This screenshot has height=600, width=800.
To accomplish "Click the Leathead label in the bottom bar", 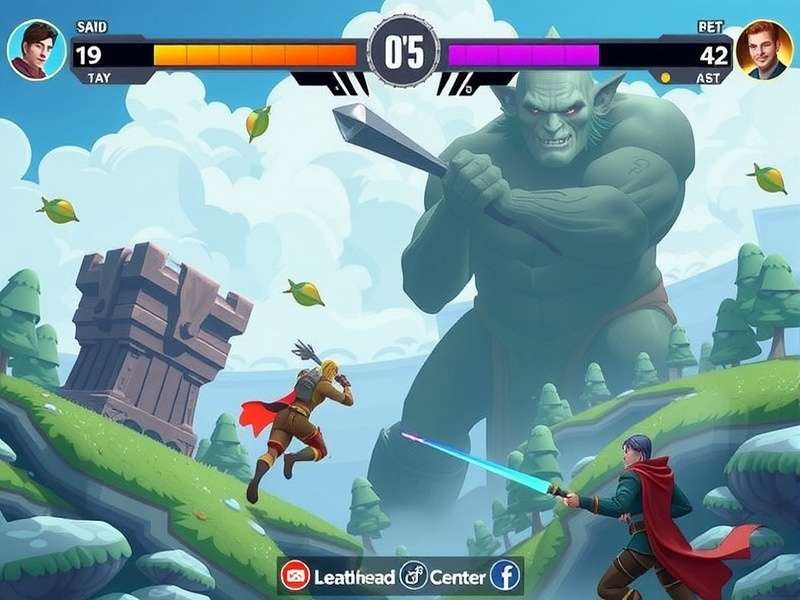I will pos(354,577).
